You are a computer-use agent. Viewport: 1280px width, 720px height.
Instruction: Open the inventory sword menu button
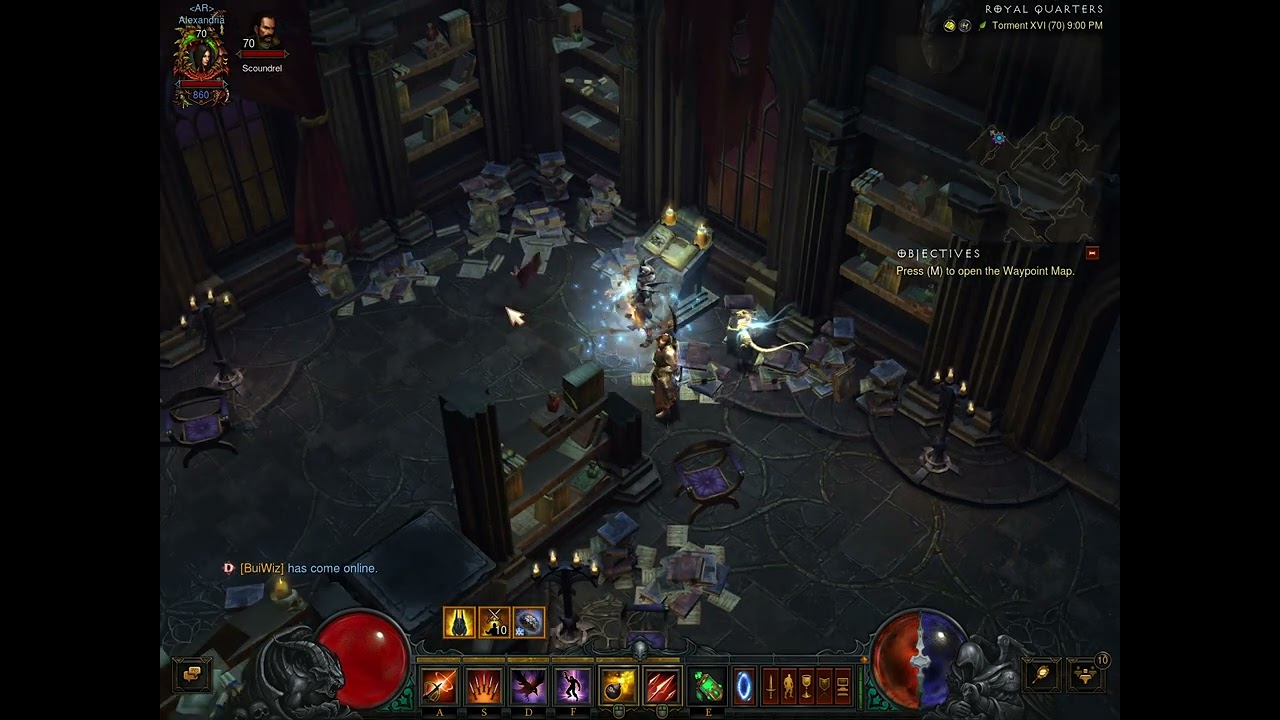[771, 686]
